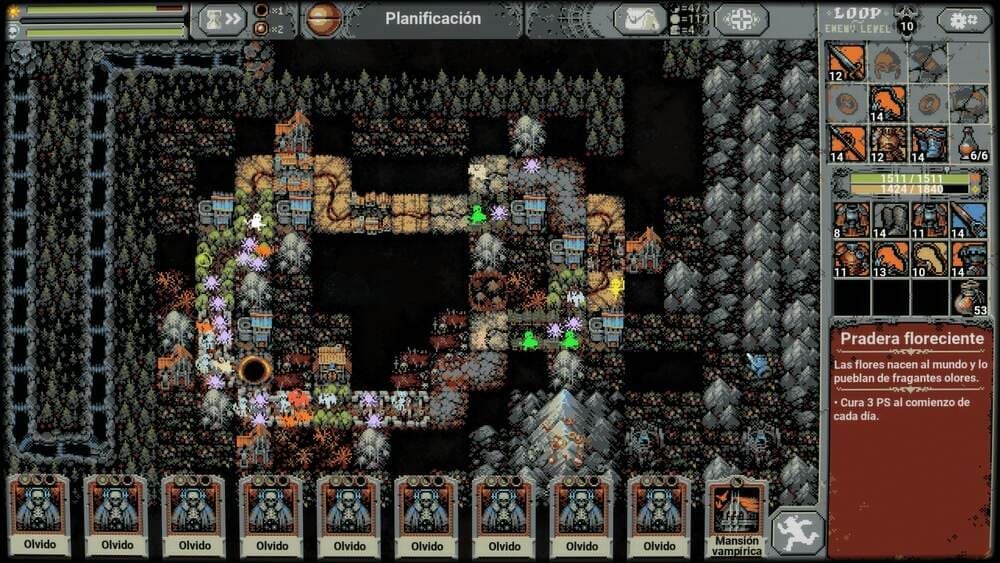This screenshot has height=563, width=1000.
Task: Select the equipped level 12 chest armor
Action: pos(887,144)
